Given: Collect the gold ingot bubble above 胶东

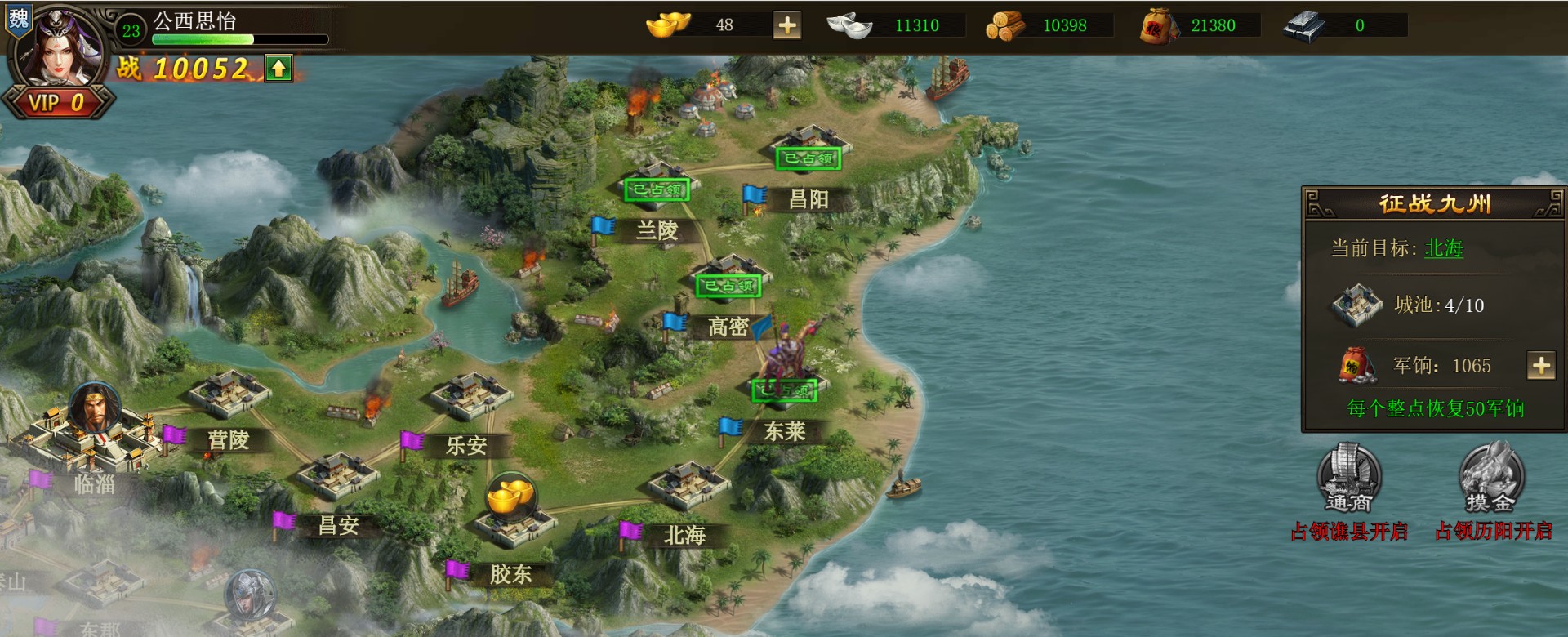Looking at the screenshot, I should point(511,496).
